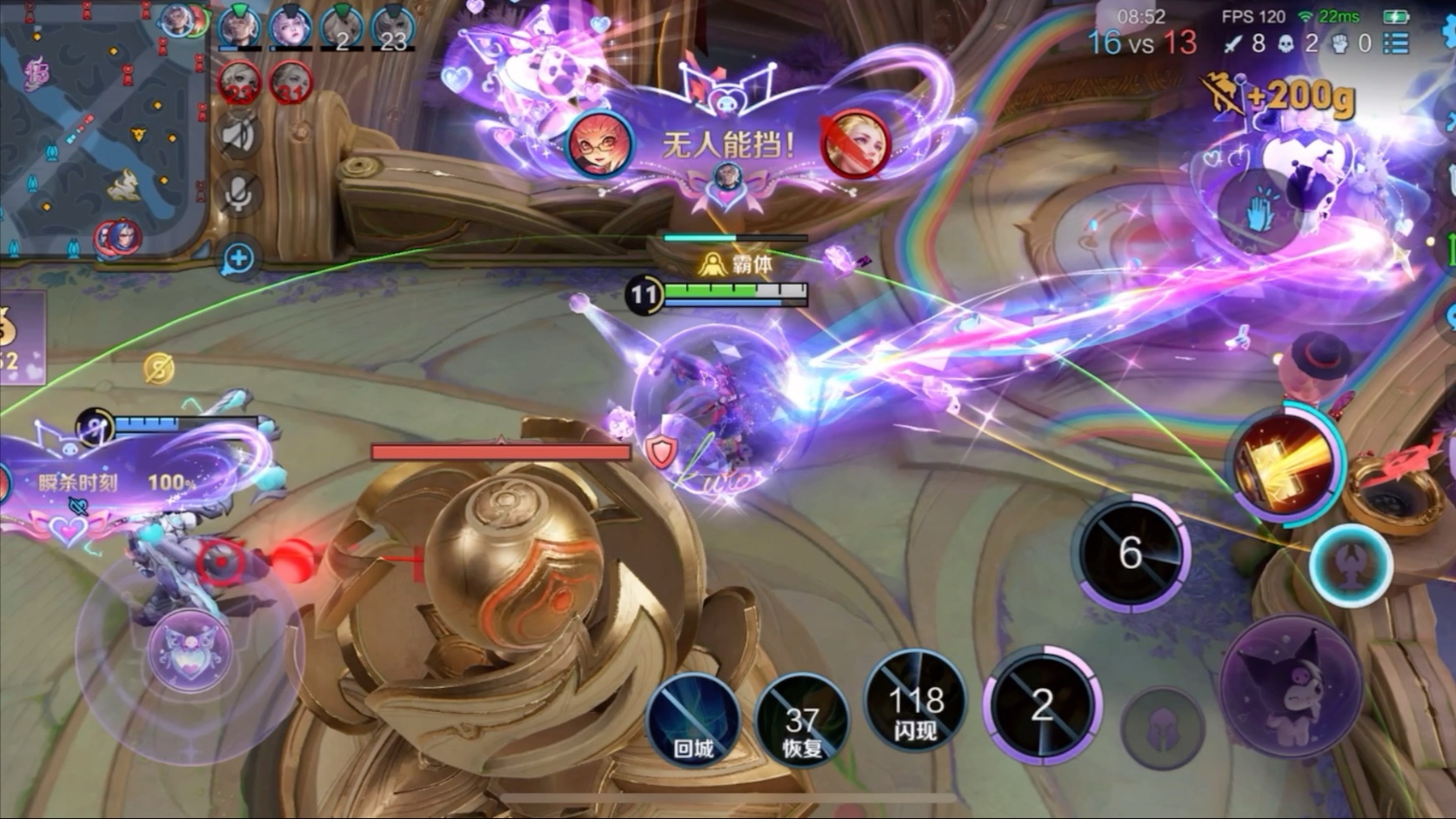Trigger the skill showing cooldown 6
The image size is (1456, 819).
point(1130,552)
